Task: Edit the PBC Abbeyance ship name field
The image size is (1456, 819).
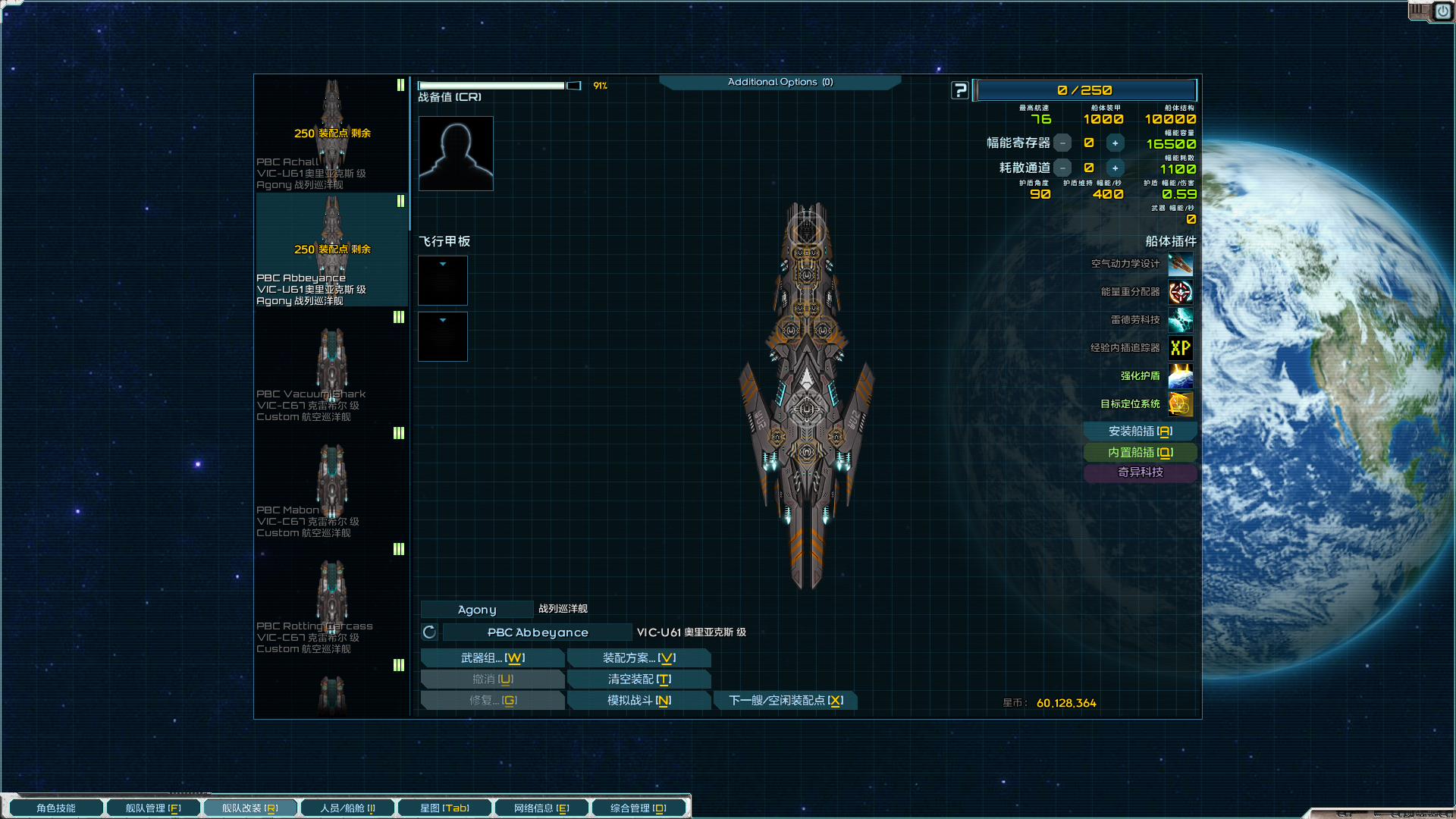Action: coord(537,632)
